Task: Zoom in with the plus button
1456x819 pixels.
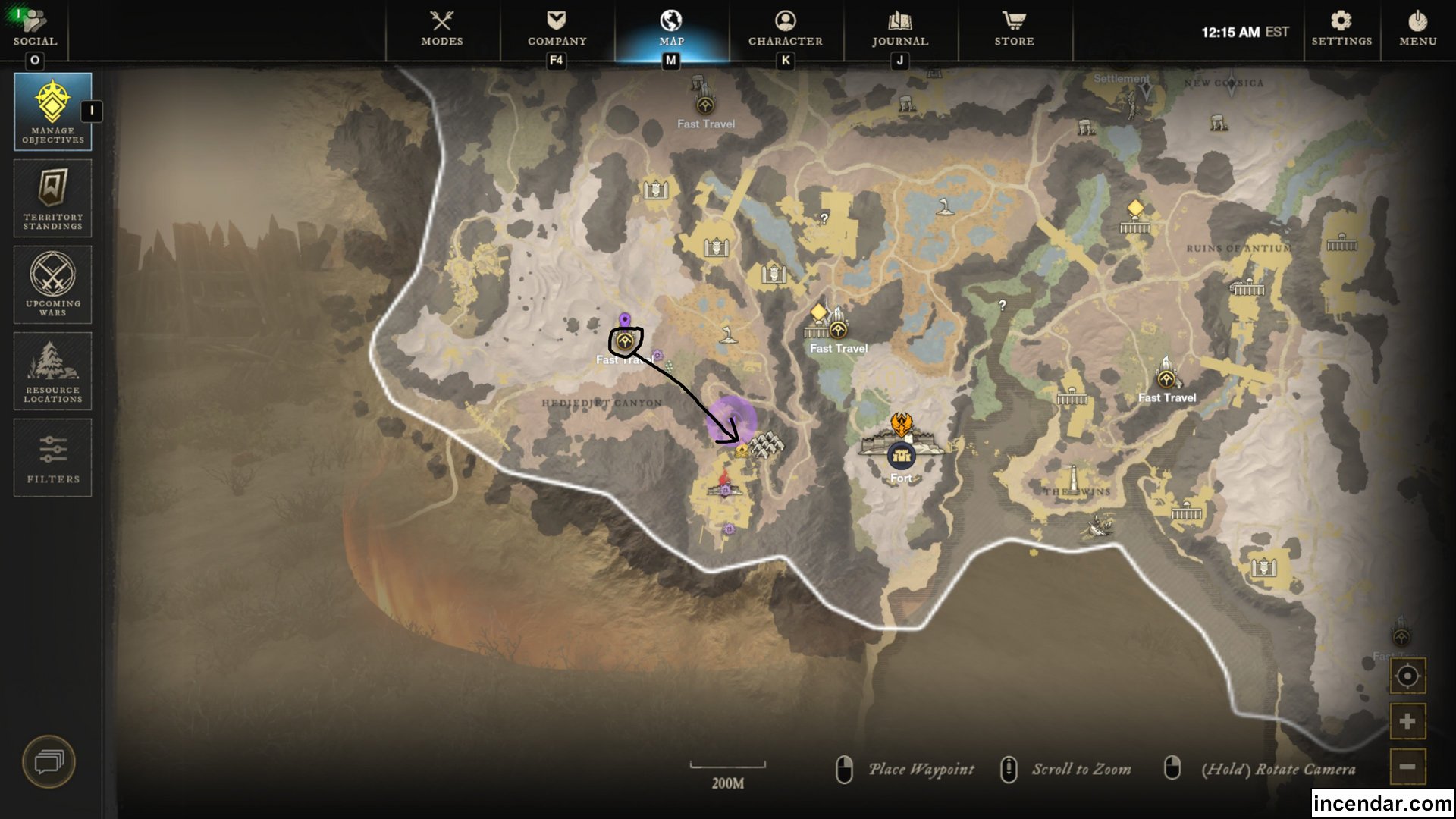Action: click(x=1407, y=720)
